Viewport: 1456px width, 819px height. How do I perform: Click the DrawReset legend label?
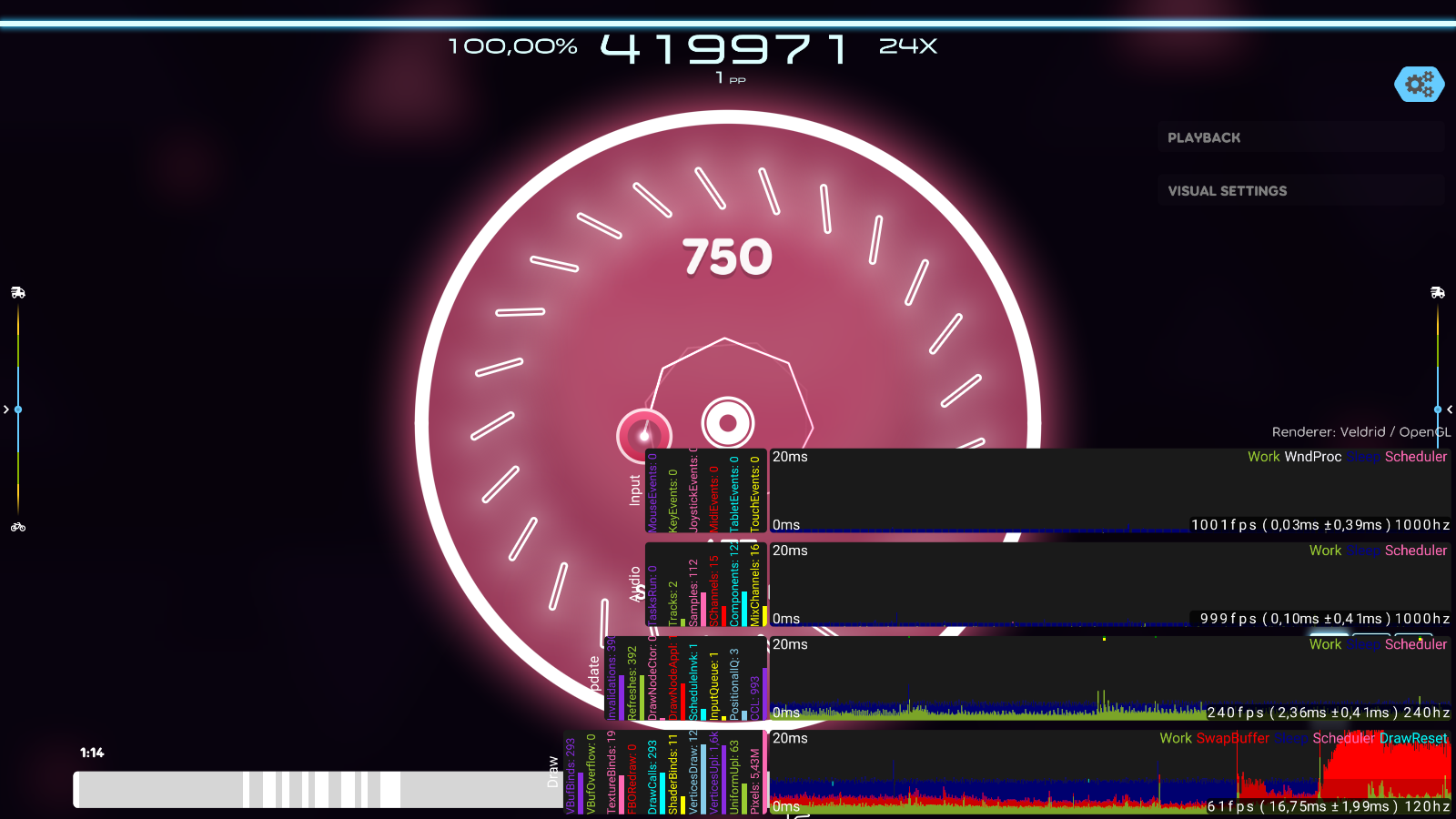click(1412, 738)
